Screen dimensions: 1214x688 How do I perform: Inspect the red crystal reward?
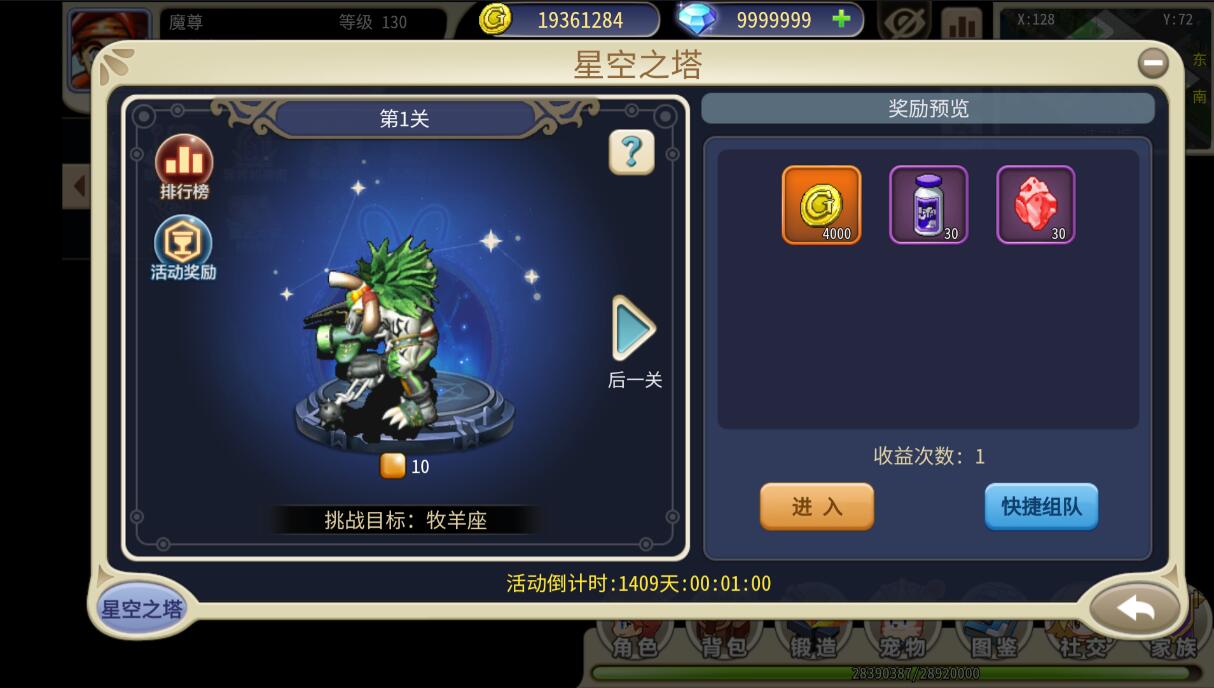pyautogui.click(x=1035, y=205)
